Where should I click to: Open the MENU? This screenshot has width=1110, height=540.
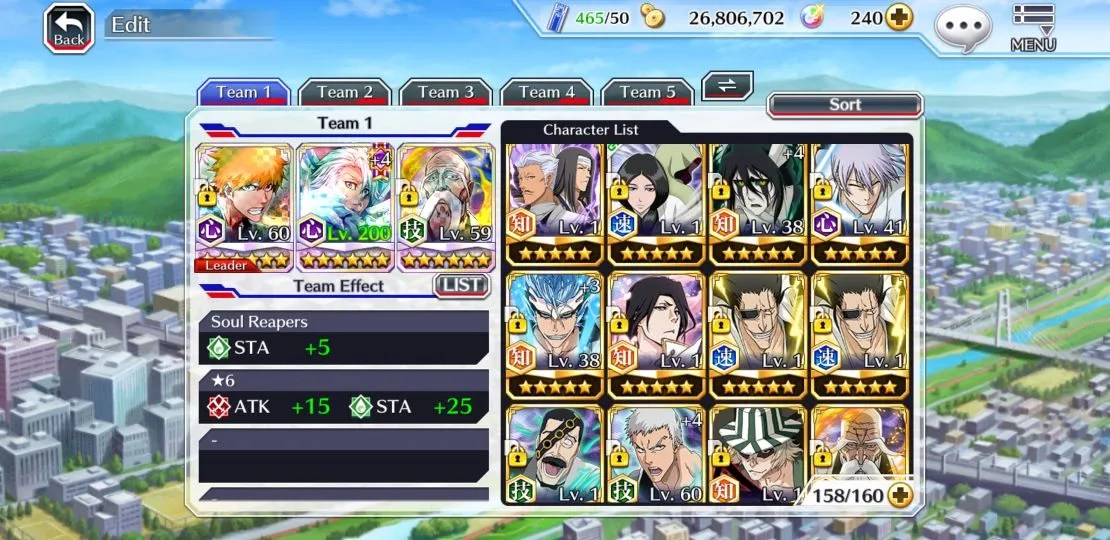1033,27
